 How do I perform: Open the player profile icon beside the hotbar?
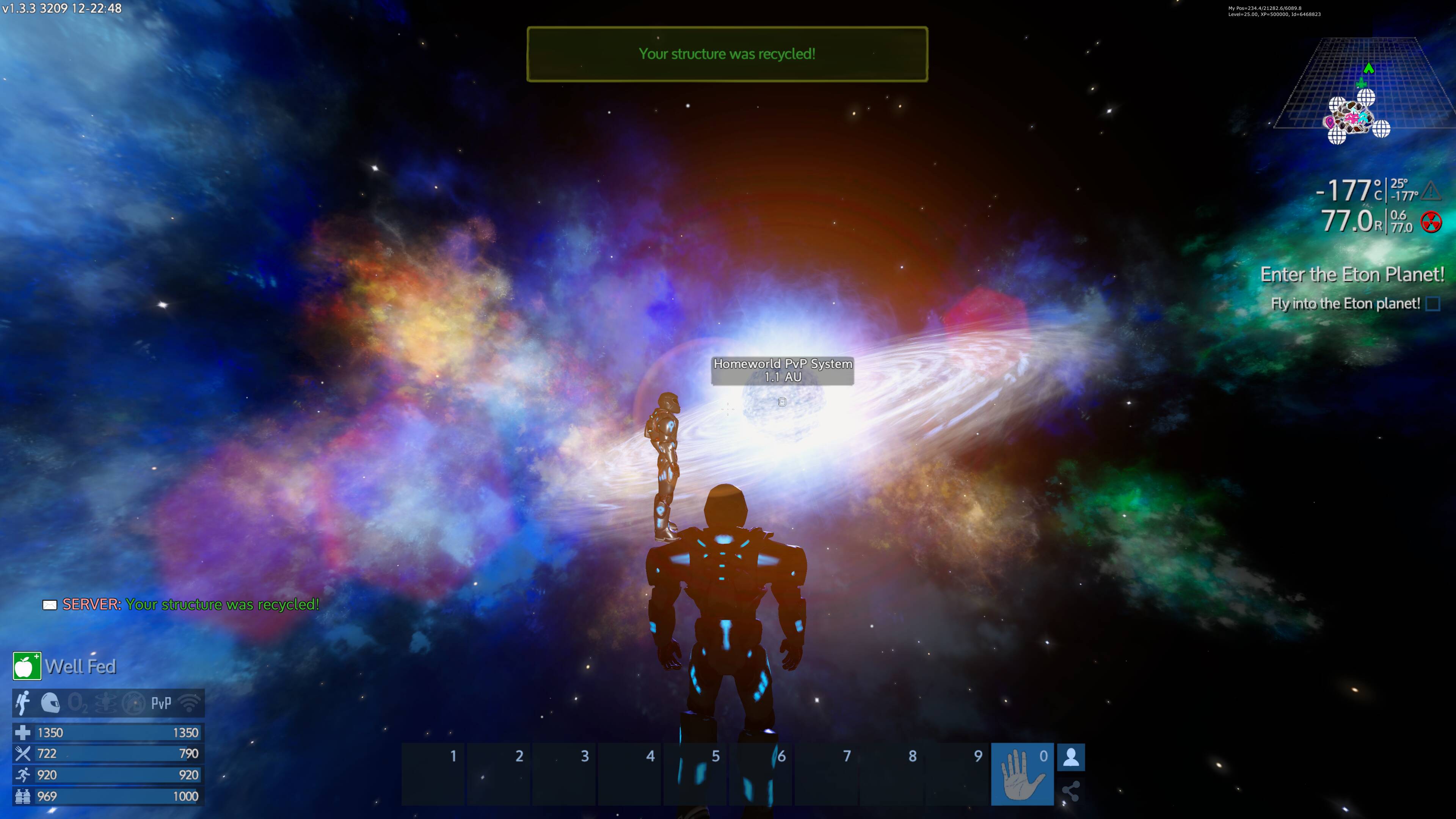1070,758
